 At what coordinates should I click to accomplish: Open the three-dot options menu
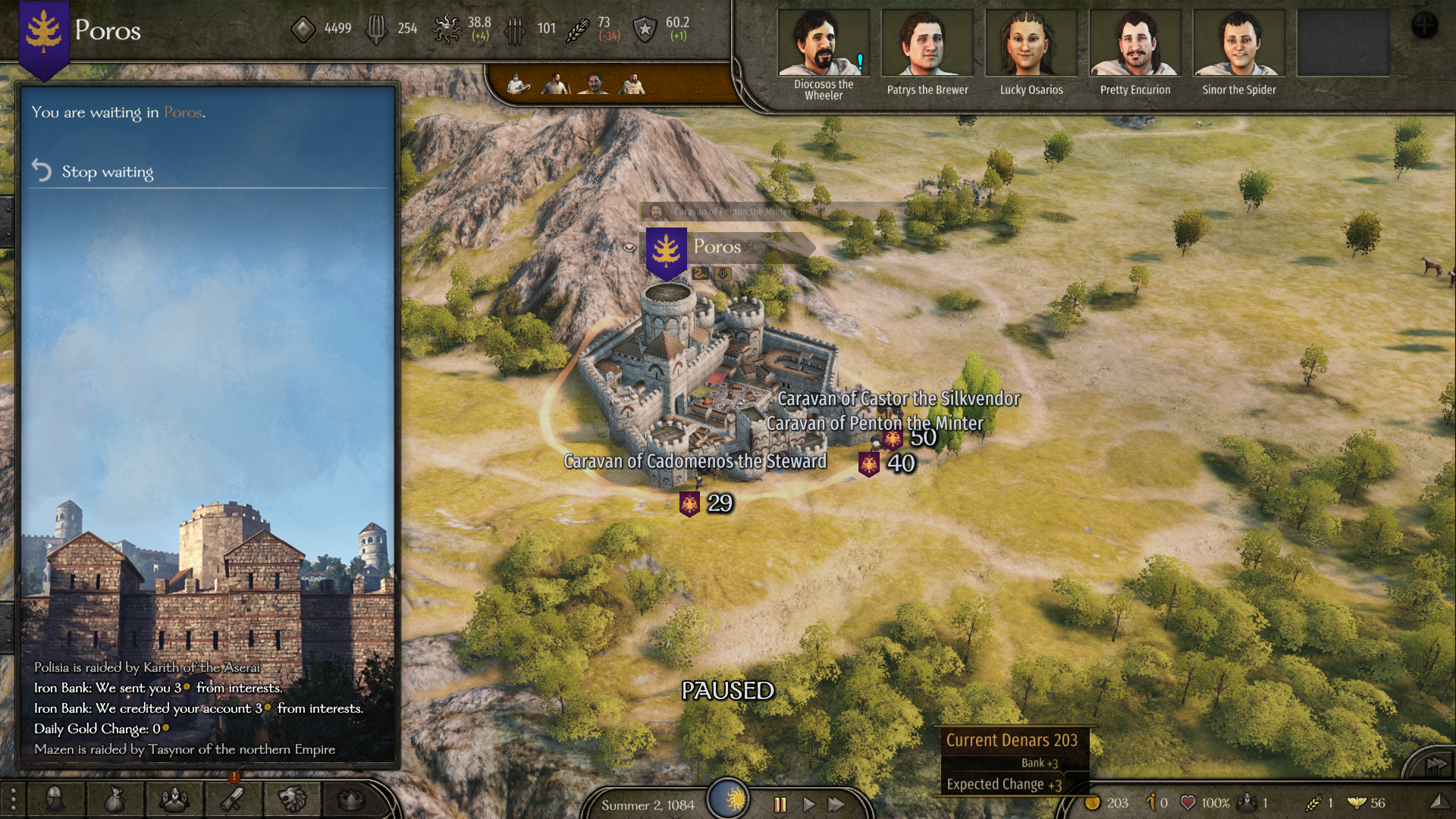(x=13, y=799)
